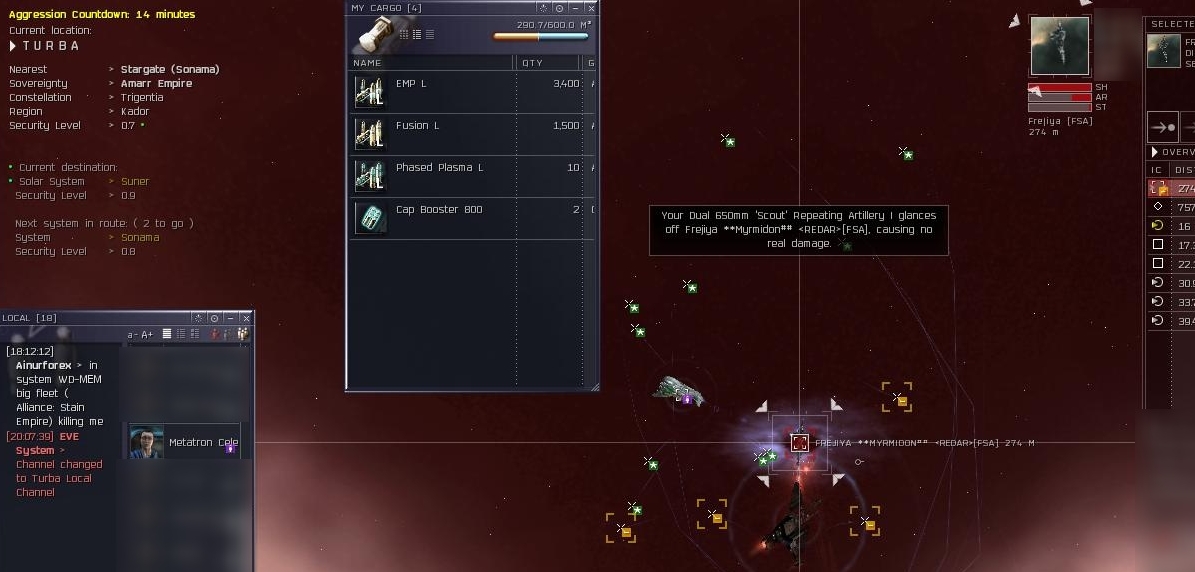Select the Phased Plasma L ammo row
Screen dimensions: 1195x572
click(x=470, y=176)
